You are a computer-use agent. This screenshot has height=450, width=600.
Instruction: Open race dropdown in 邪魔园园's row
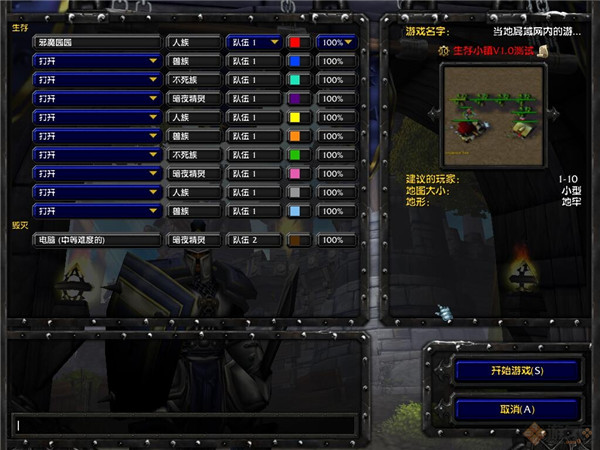tap(192, 42)
